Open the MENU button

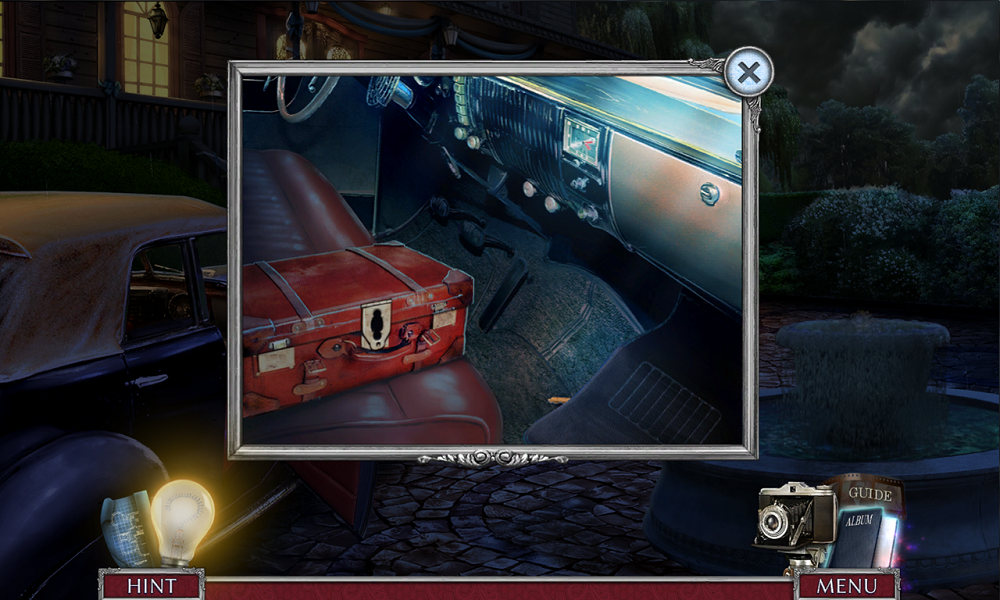click(847, 586)
